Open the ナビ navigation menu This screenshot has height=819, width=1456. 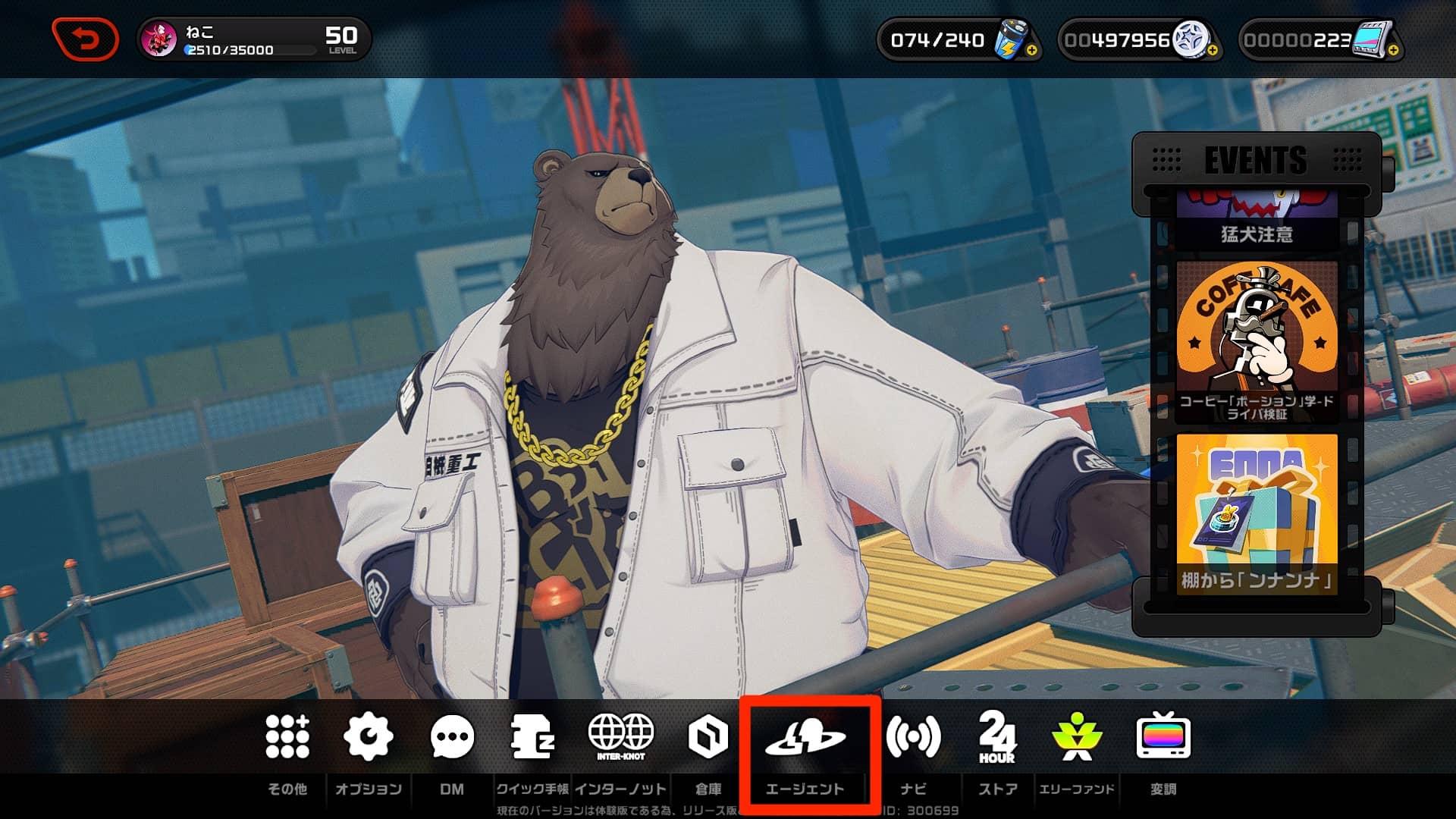click(x=913, y=736)
